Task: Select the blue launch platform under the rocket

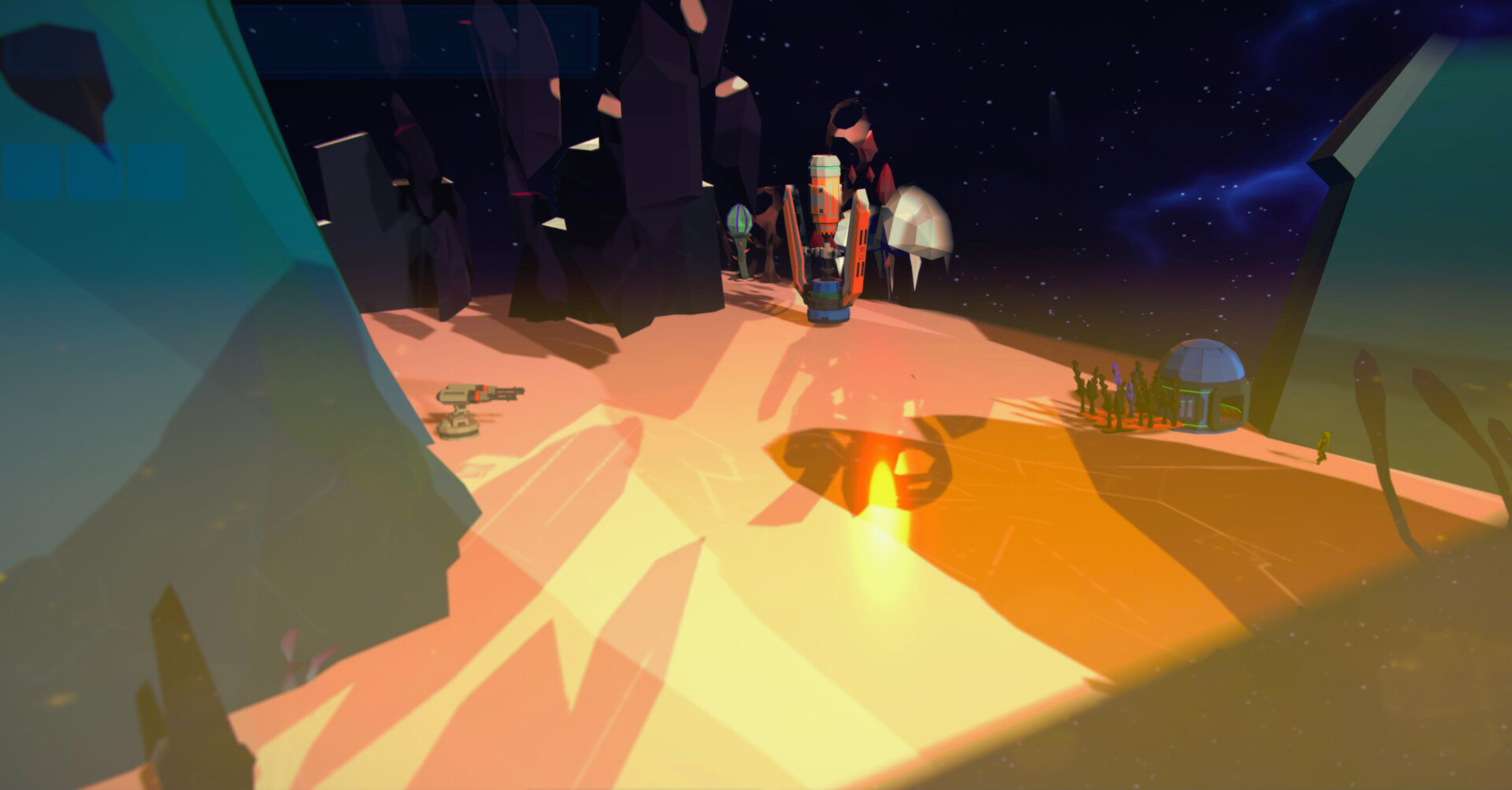Action: [x=827, y=315]
